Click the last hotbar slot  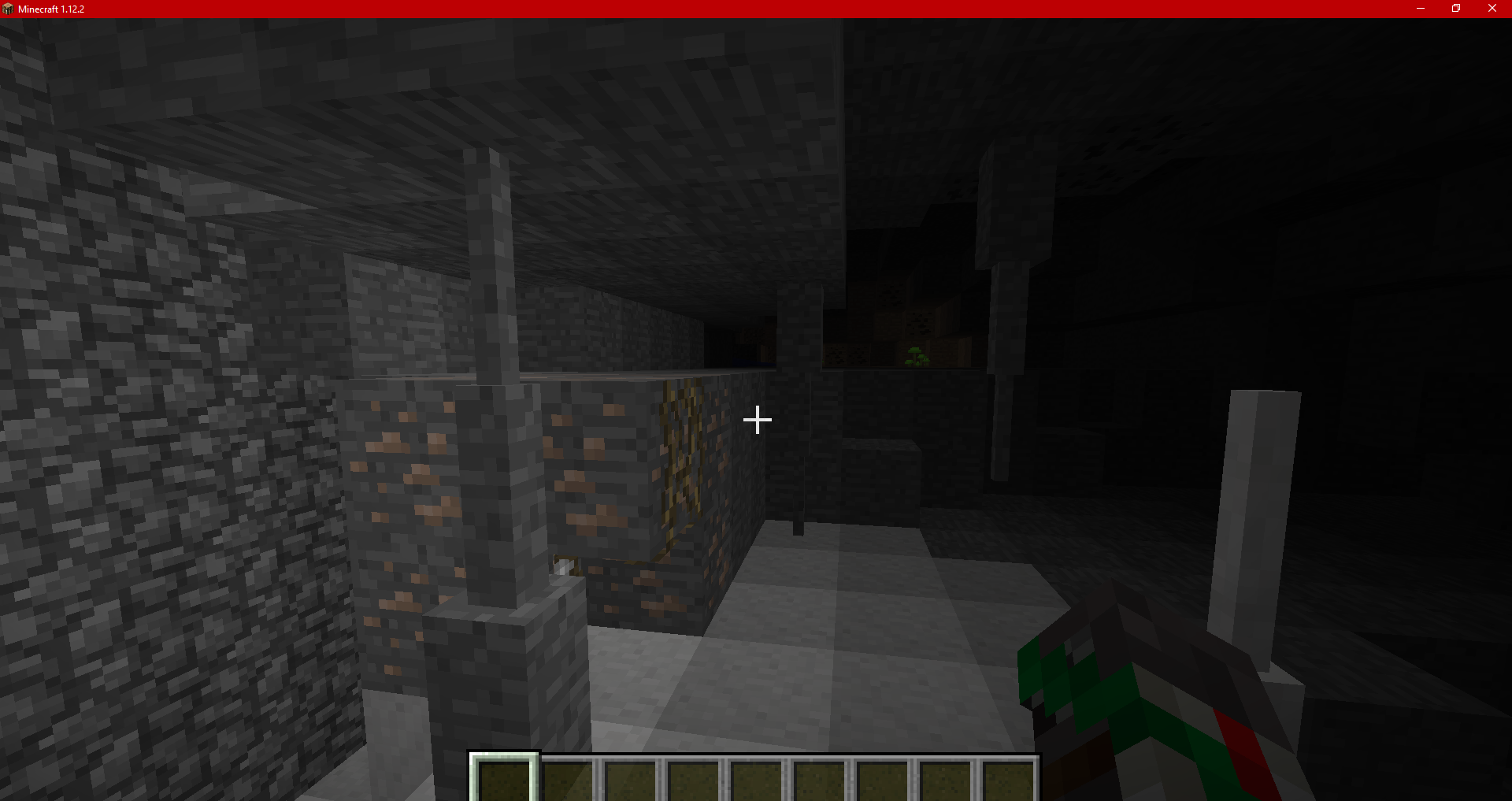click(1008, 780)
